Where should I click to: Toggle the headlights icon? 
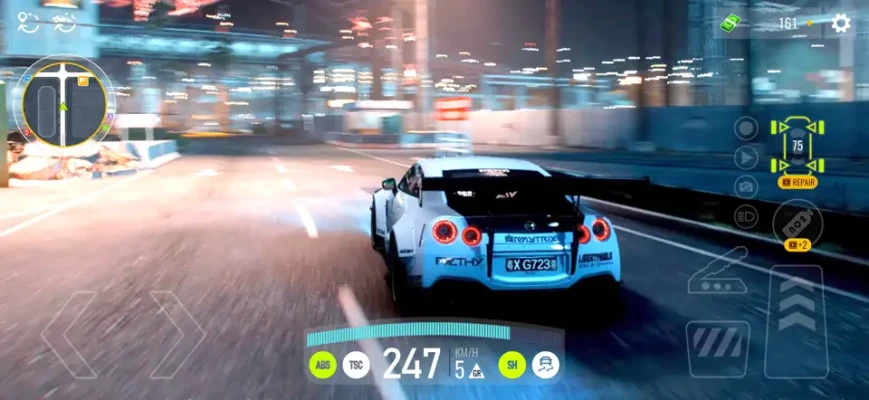746,215
